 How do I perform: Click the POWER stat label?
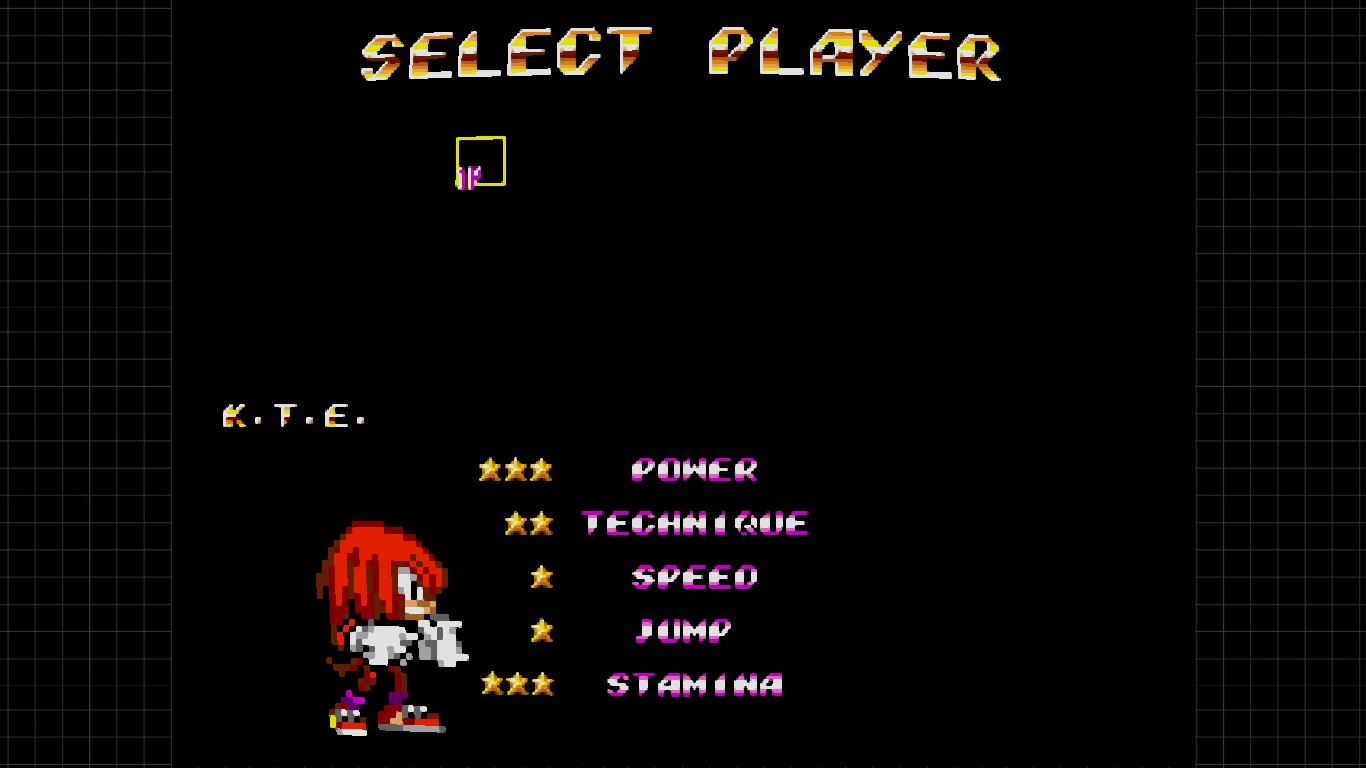click(x=696, y=470)
